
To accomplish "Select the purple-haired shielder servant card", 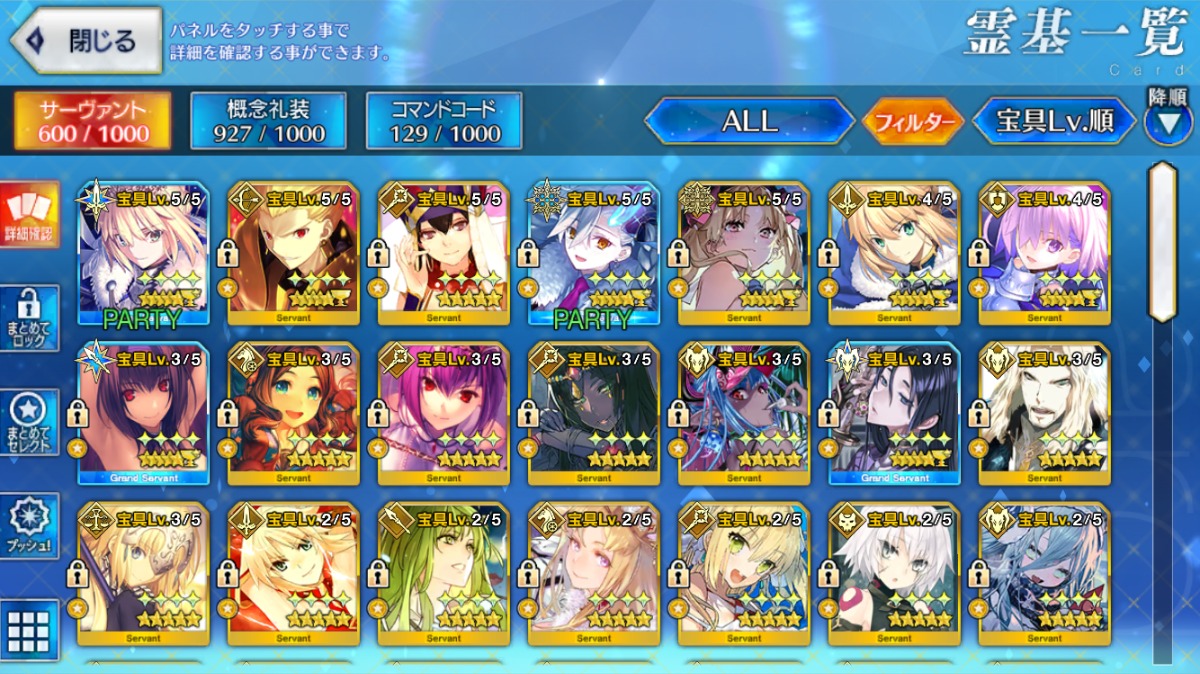I will point(1044,254).
